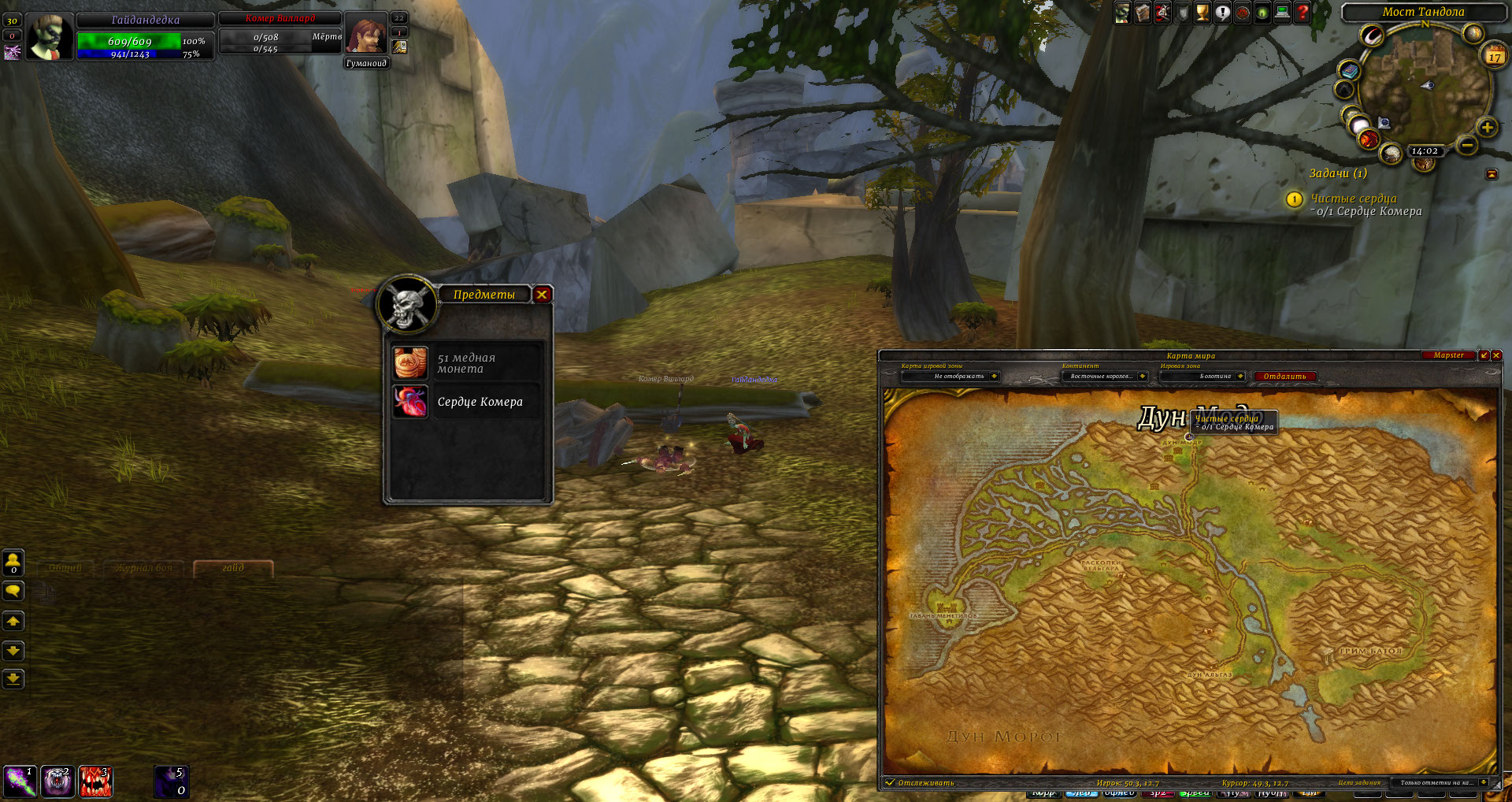Target the Гайдандедка player portrait
1512x802 pixels.
click(50, 37)
